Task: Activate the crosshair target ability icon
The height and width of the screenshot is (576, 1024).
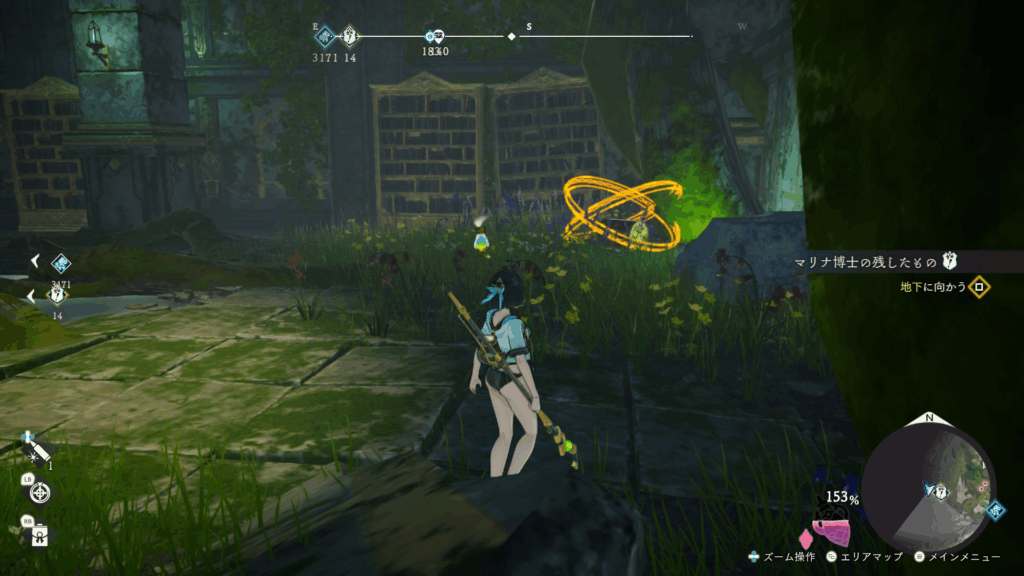Action: point(41,491)
